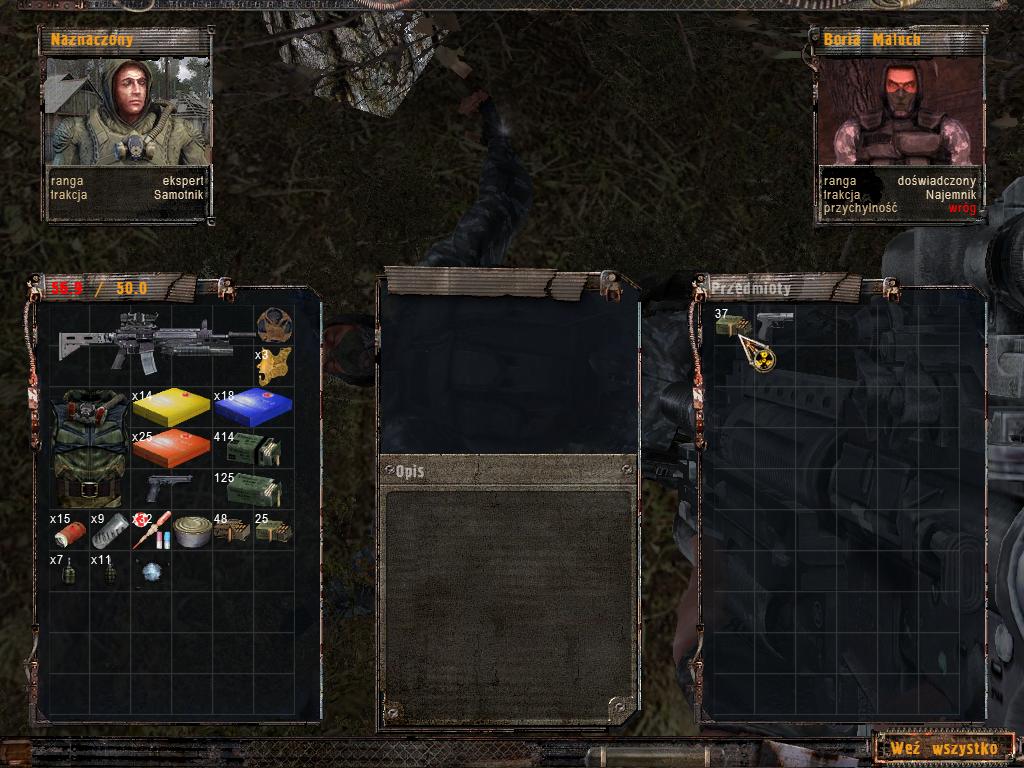Screen dimensions: 1024x768
Task: Pick the green armored vest suit
Action: (90, 447)
